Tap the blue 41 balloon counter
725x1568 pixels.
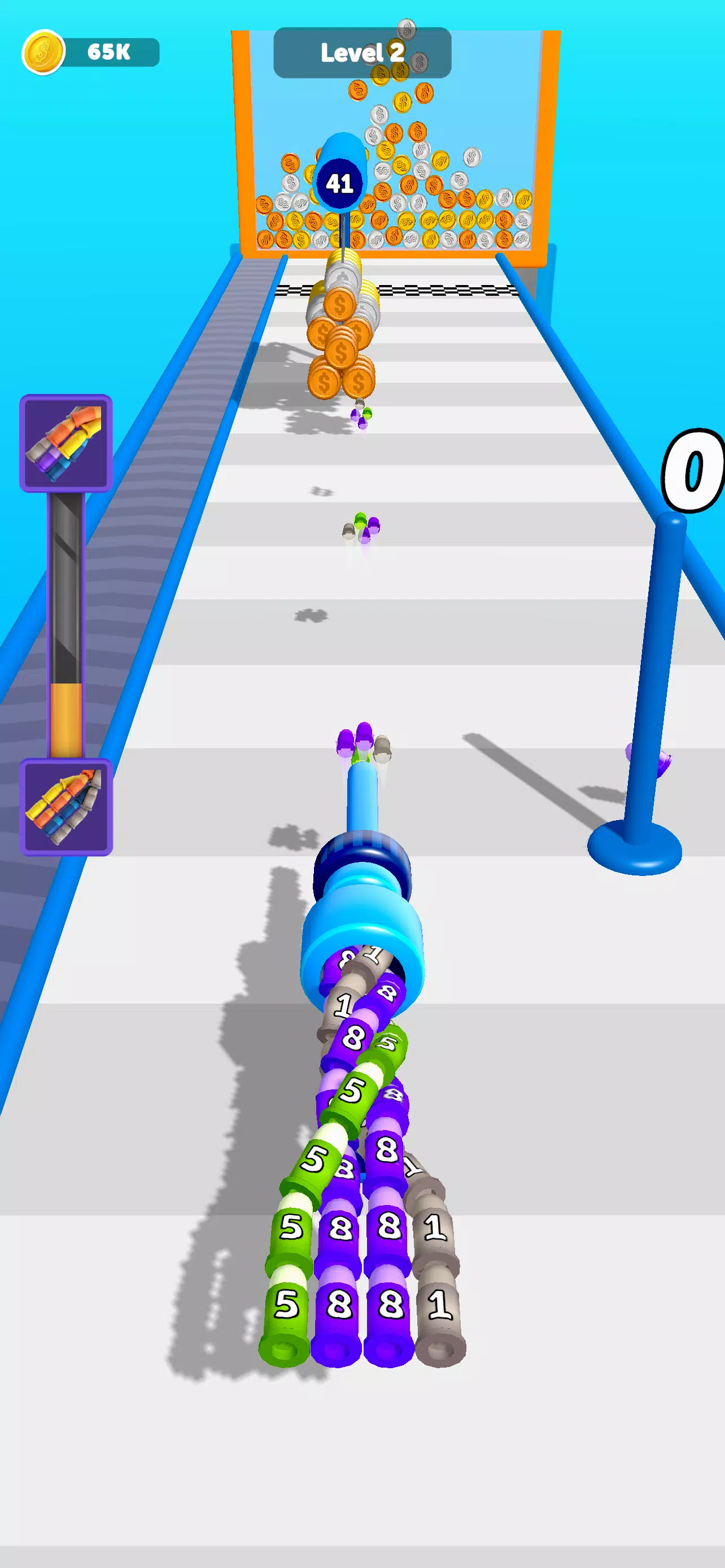[342, 183]
